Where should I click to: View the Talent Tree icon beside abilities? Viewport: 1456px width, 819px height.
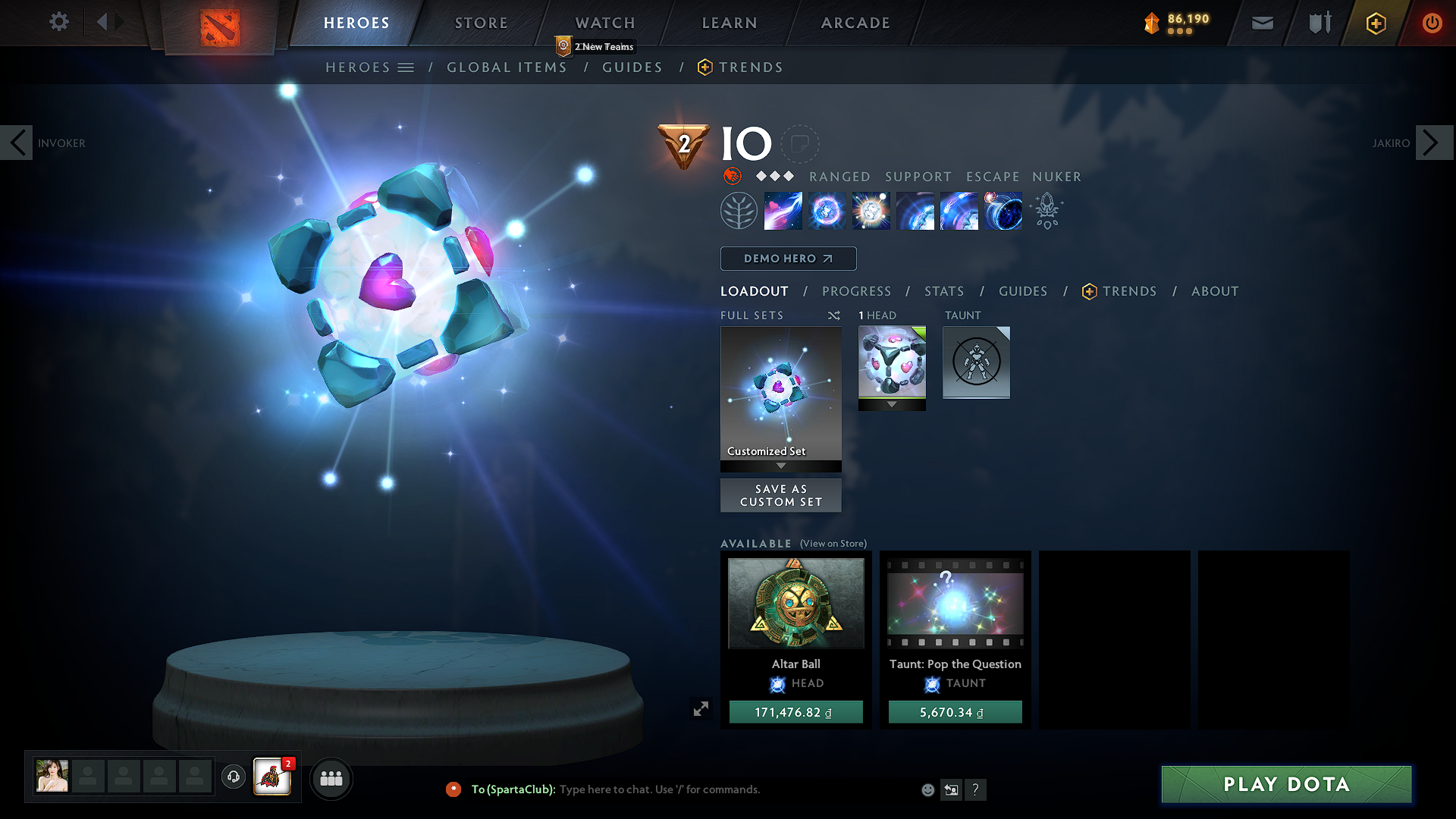tap(739, 210)
